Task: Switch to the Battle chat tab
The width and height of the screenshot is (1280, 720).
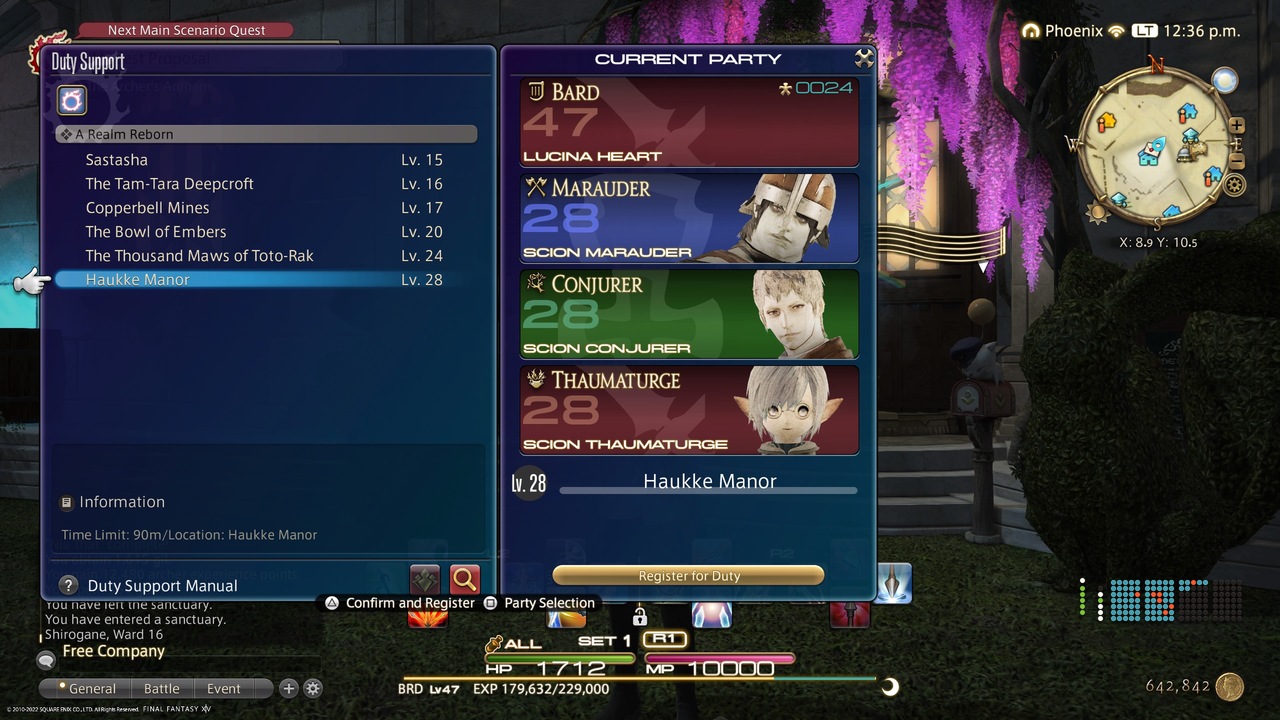Action: [162, 688]
